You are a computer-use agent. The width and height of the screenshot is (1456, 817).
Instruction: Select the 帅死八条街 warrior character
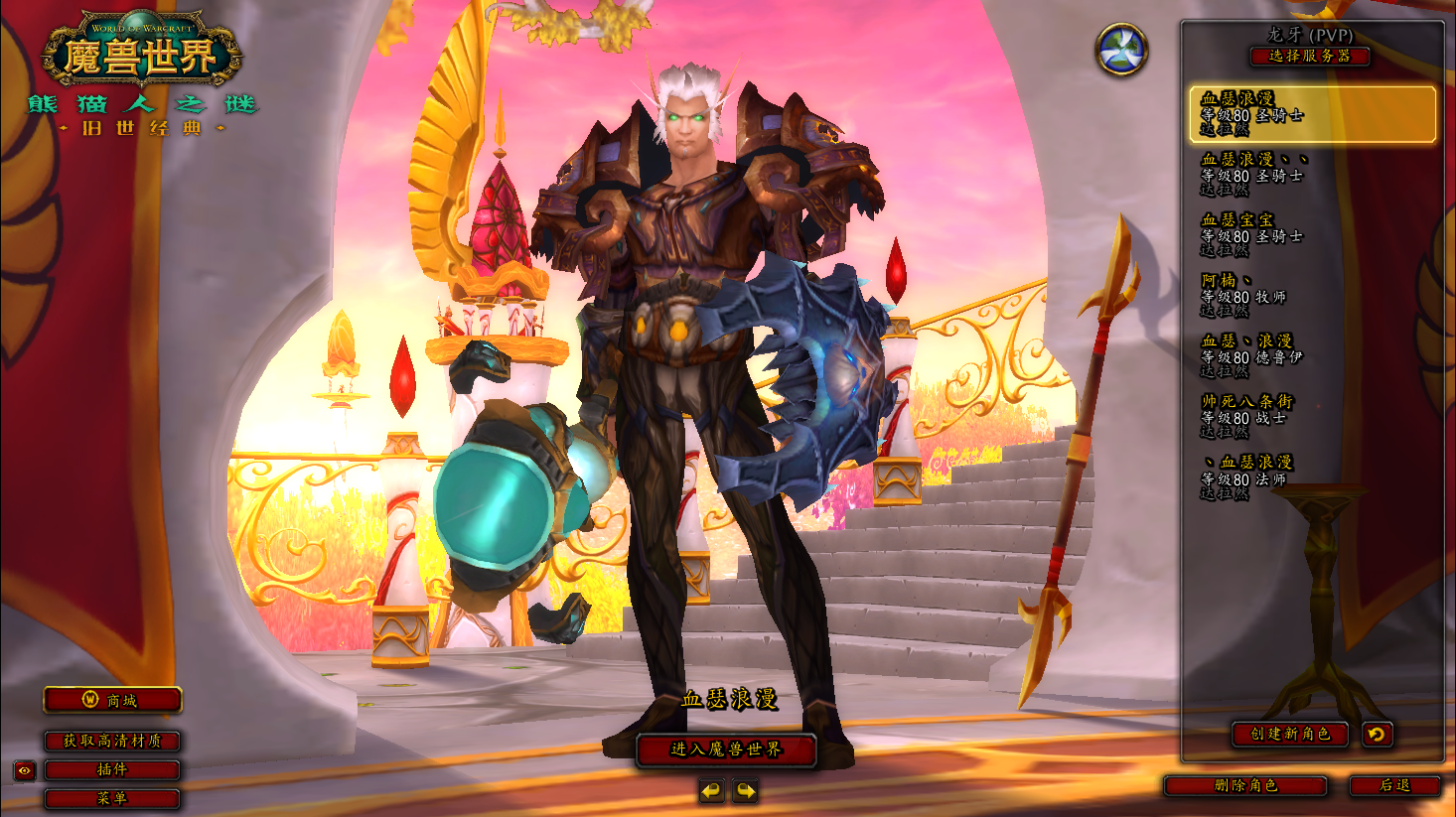click(x=1312, y=416)
